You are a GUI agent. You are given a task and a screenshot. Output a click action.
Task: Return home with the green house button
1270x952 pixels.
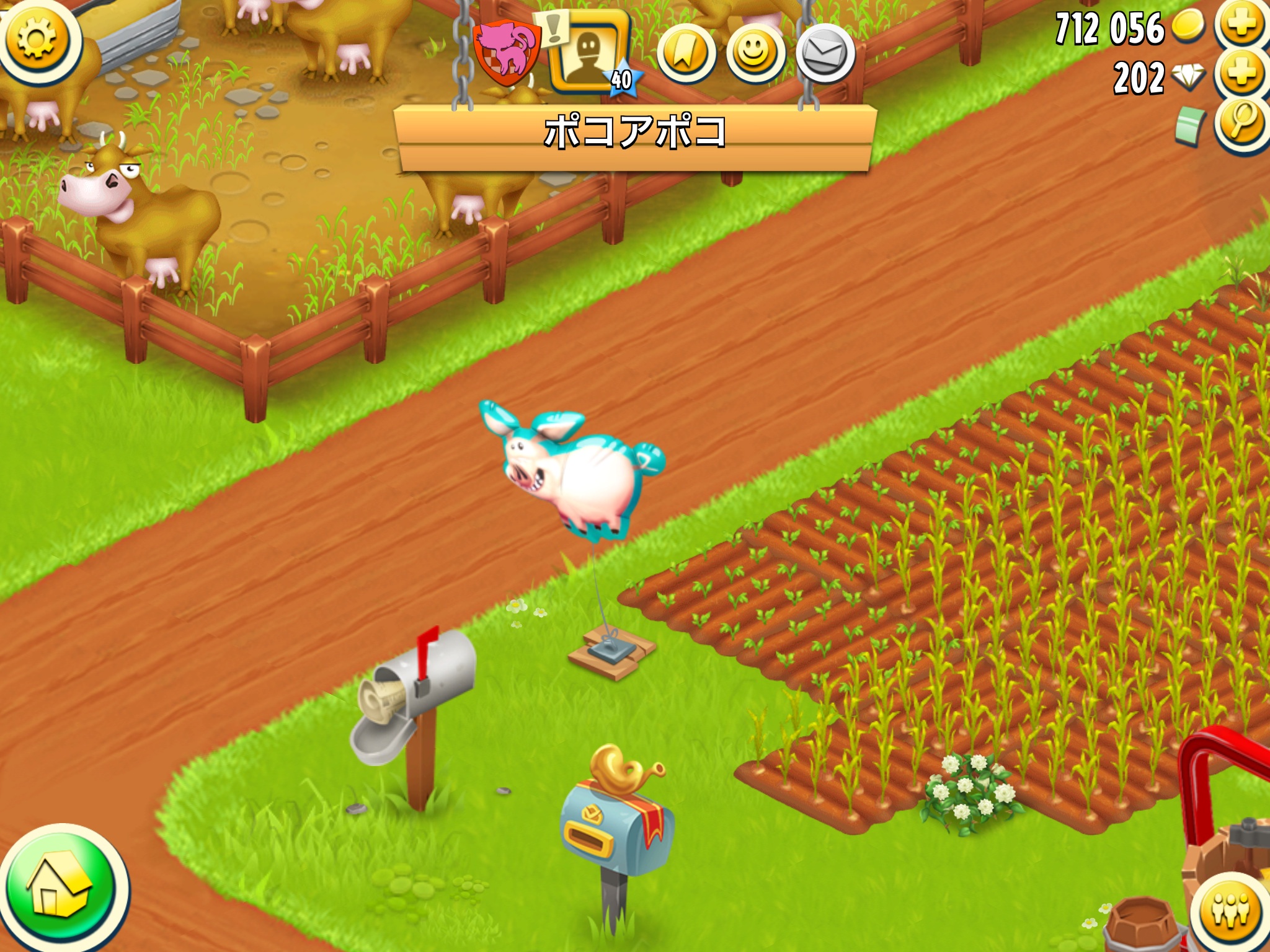tap(61, 889)
